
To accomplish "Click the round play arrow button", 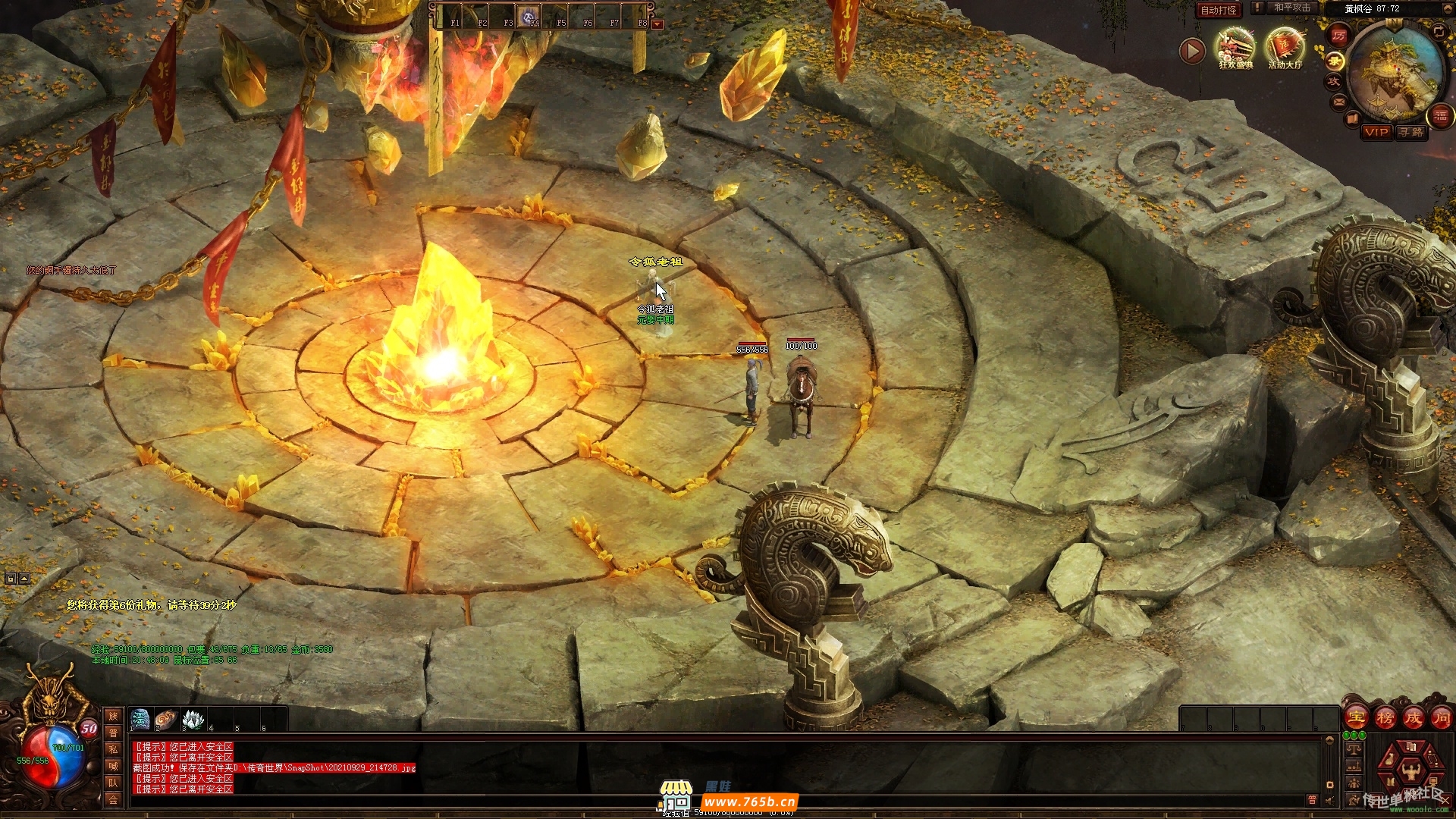I will coord(1192,51).
